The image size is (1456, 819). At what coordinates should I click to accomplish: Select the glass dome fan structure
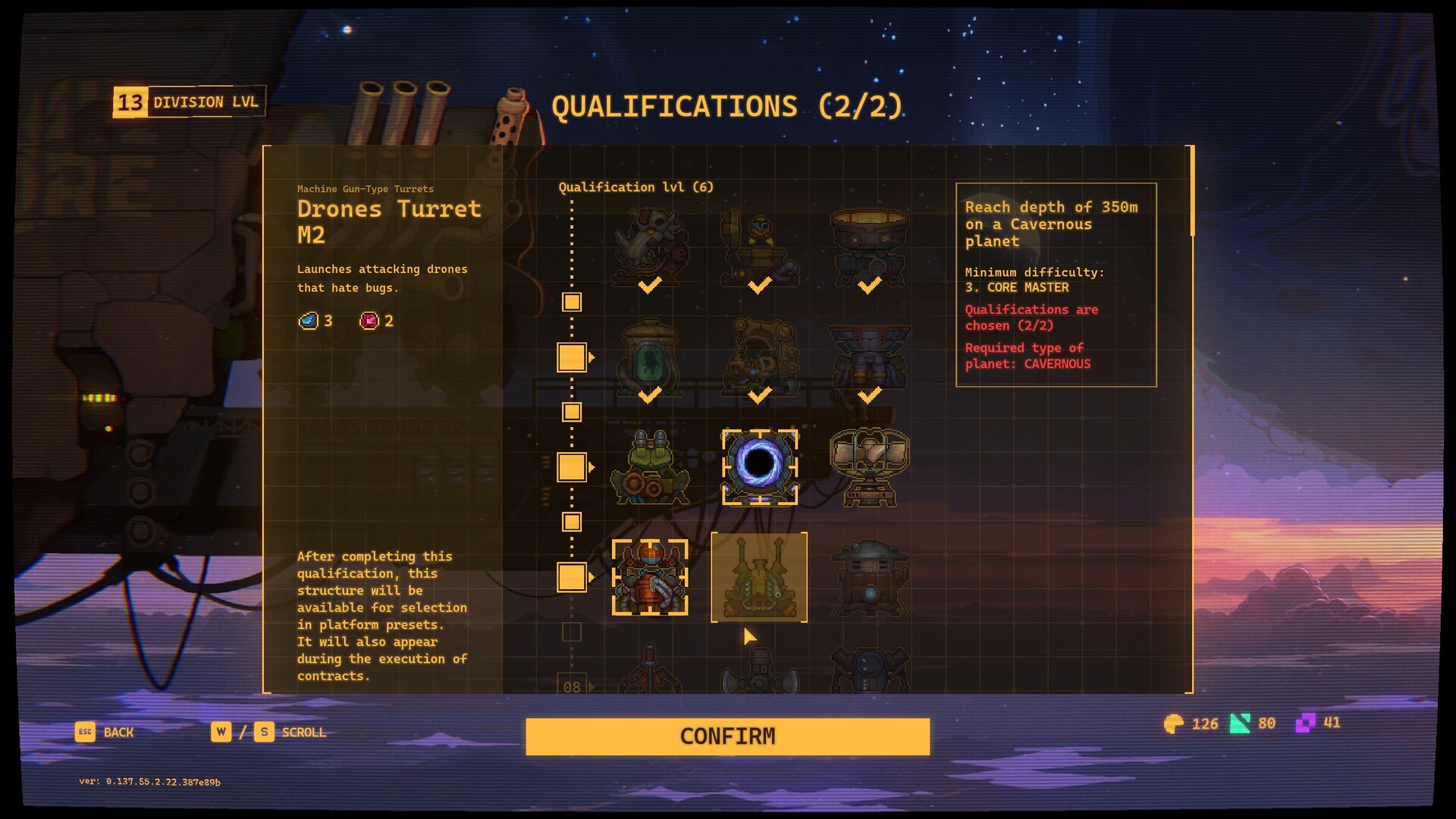coord(869,466)
